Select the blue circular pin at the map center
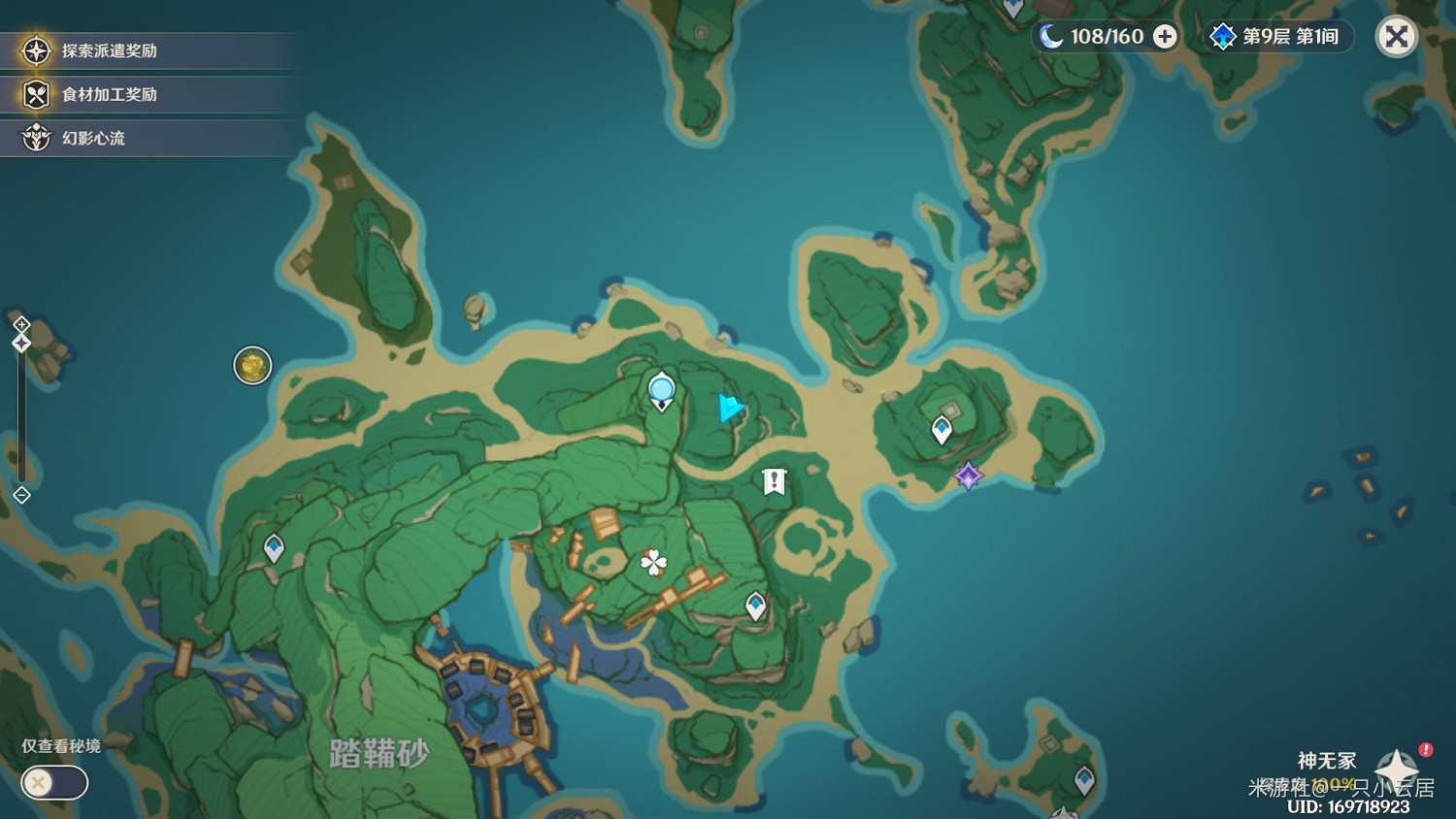 [x=660, y=389]
